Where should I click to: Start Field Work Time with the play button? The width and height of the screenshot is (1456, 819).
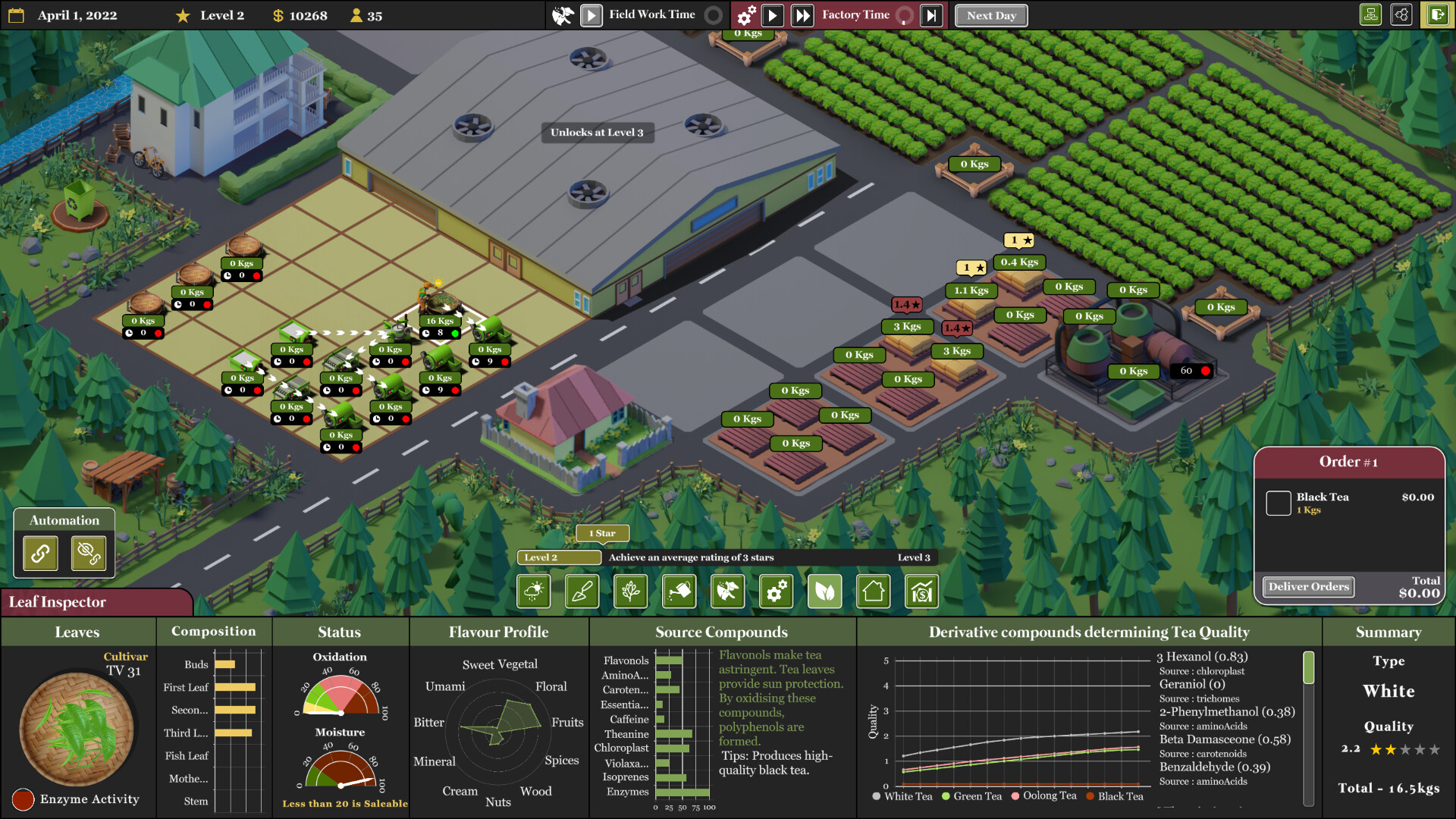[x=591, y=14]
